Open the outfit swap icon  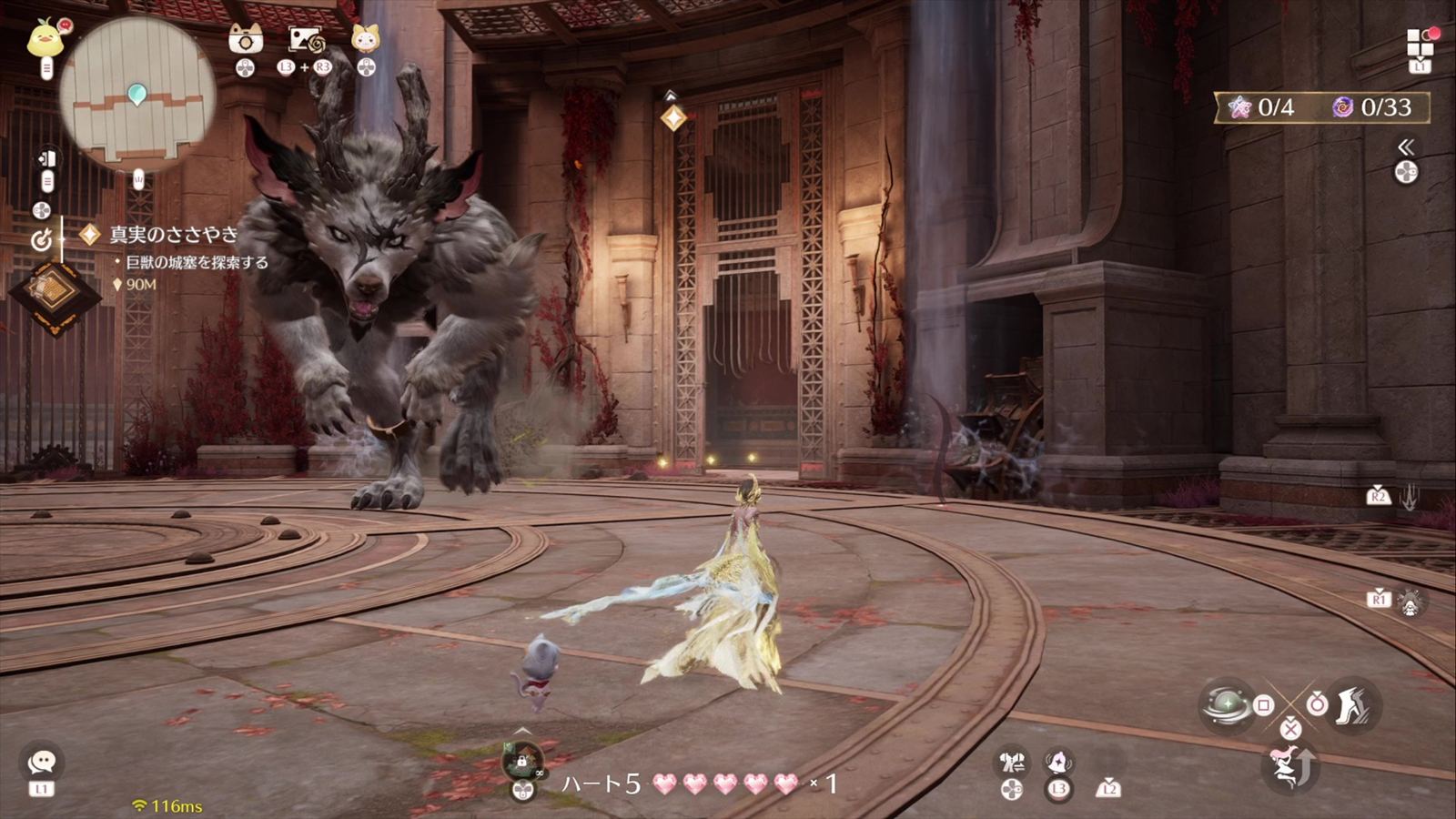(x=1012, y=762)
